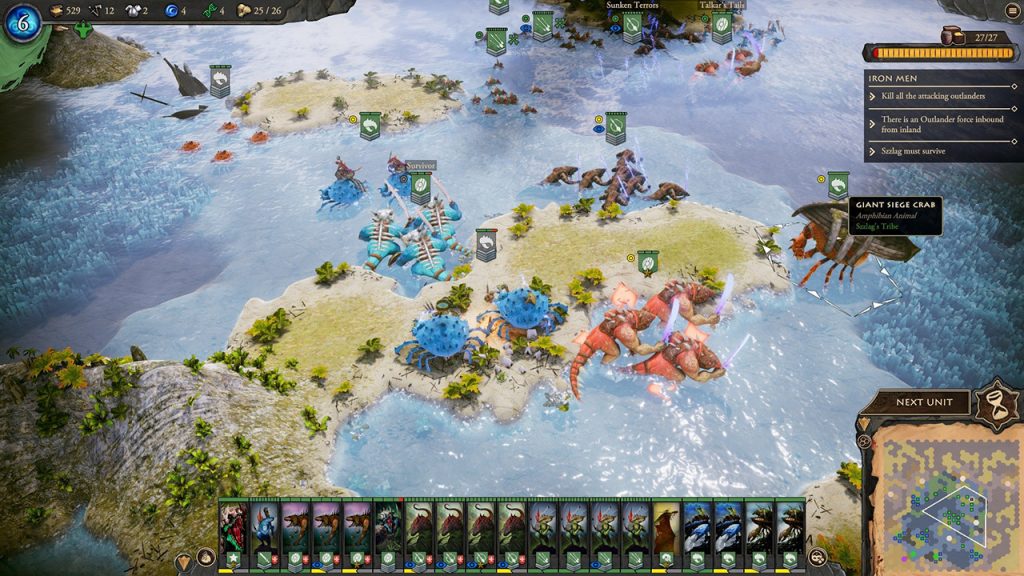Select the 'Kill all the attacking outlanders' objective
The width and height of the screenshot is (1024, 576).
933,96
